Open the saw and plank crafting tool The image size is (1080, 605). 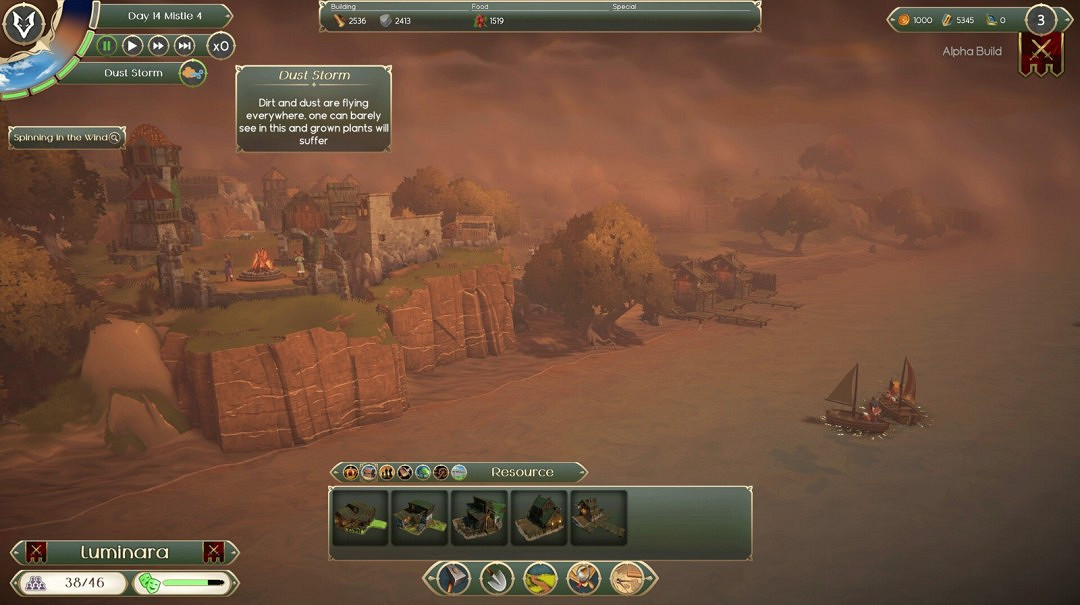coord(627,577)
